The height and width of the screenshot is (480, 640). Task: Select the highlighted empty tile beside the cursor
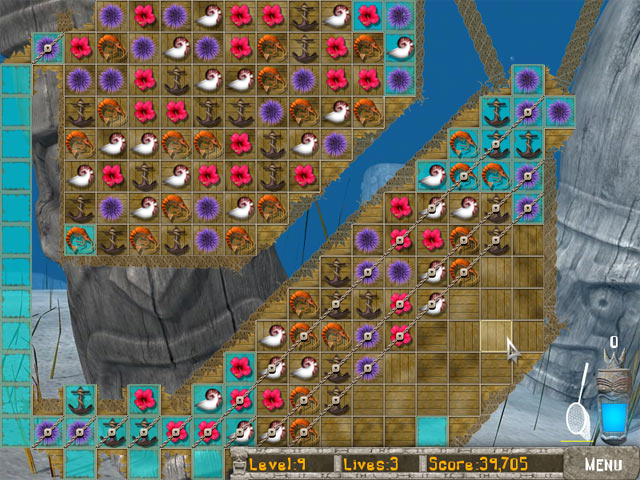coord(495,334)
